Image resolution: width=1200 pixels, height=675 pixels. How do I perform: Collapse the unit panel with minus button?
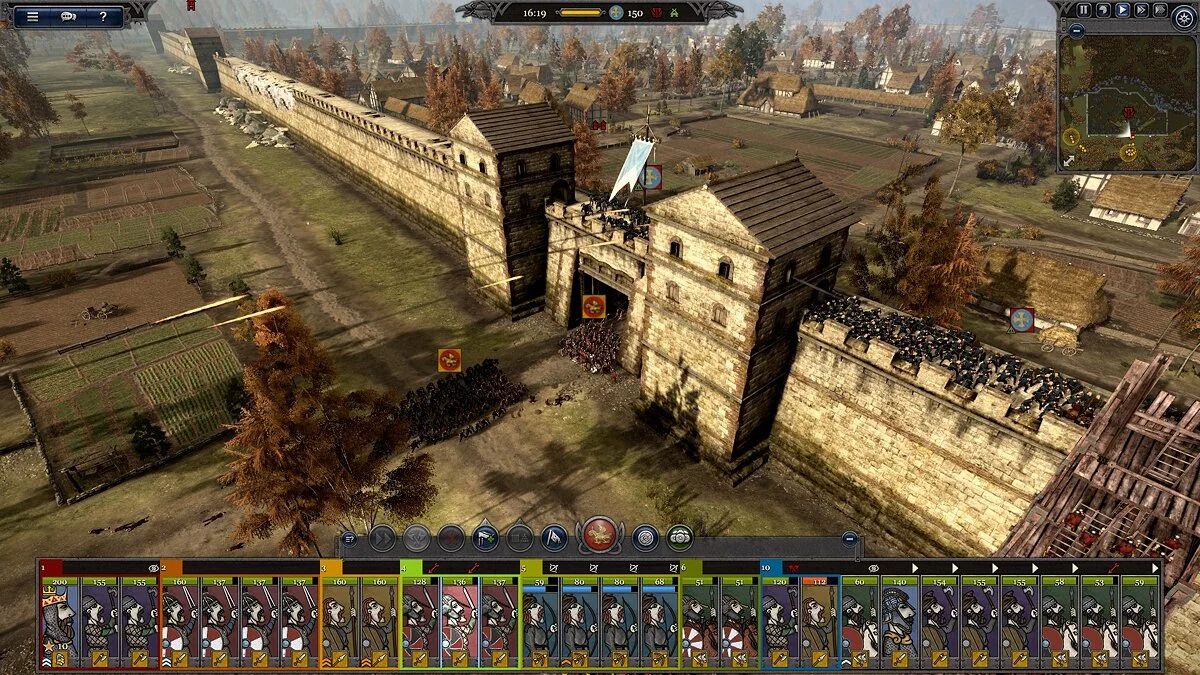click(x=849, y=539)
